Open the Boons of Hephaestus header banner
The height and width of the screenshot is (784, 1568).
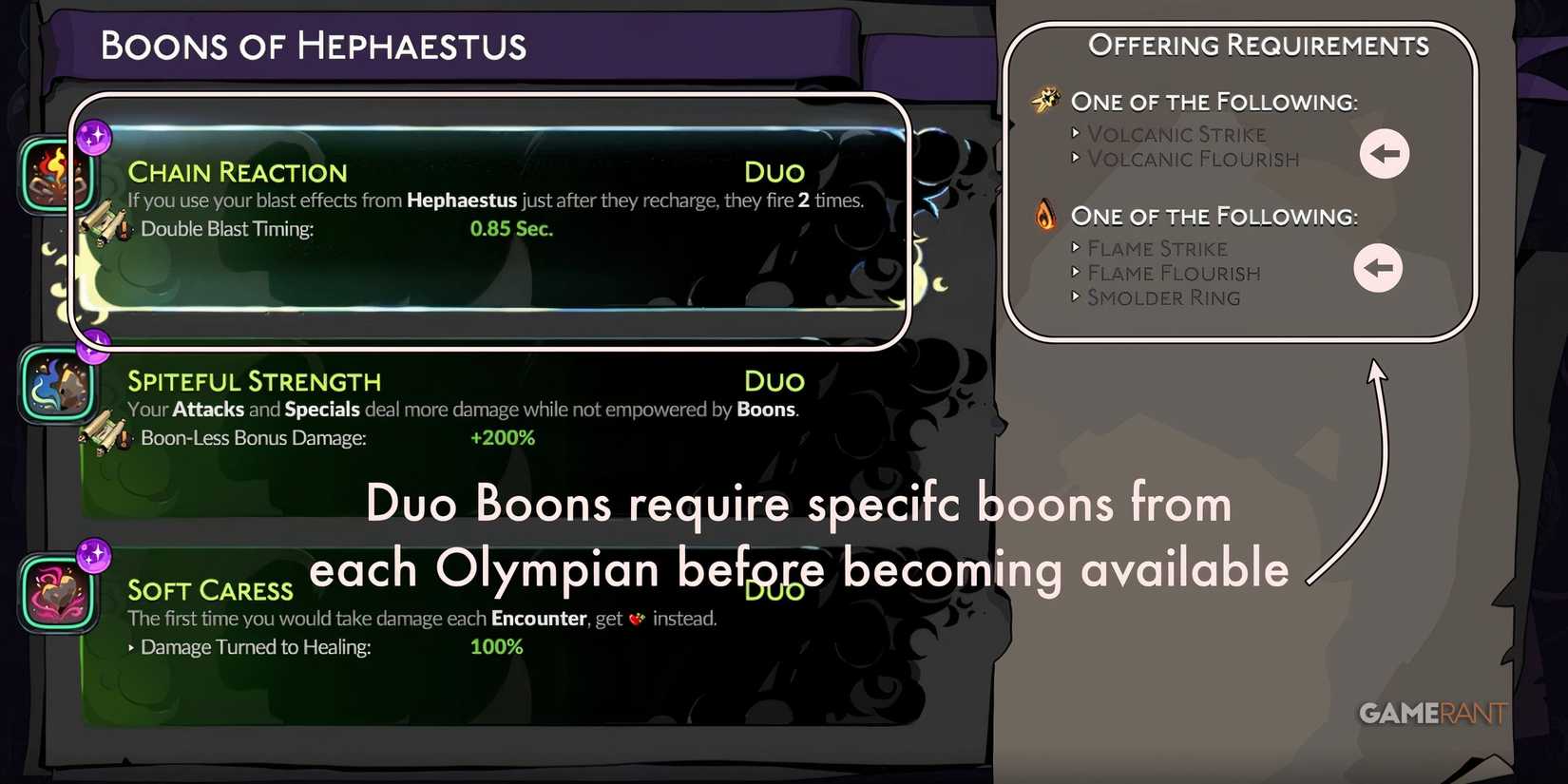coord(314,45)
